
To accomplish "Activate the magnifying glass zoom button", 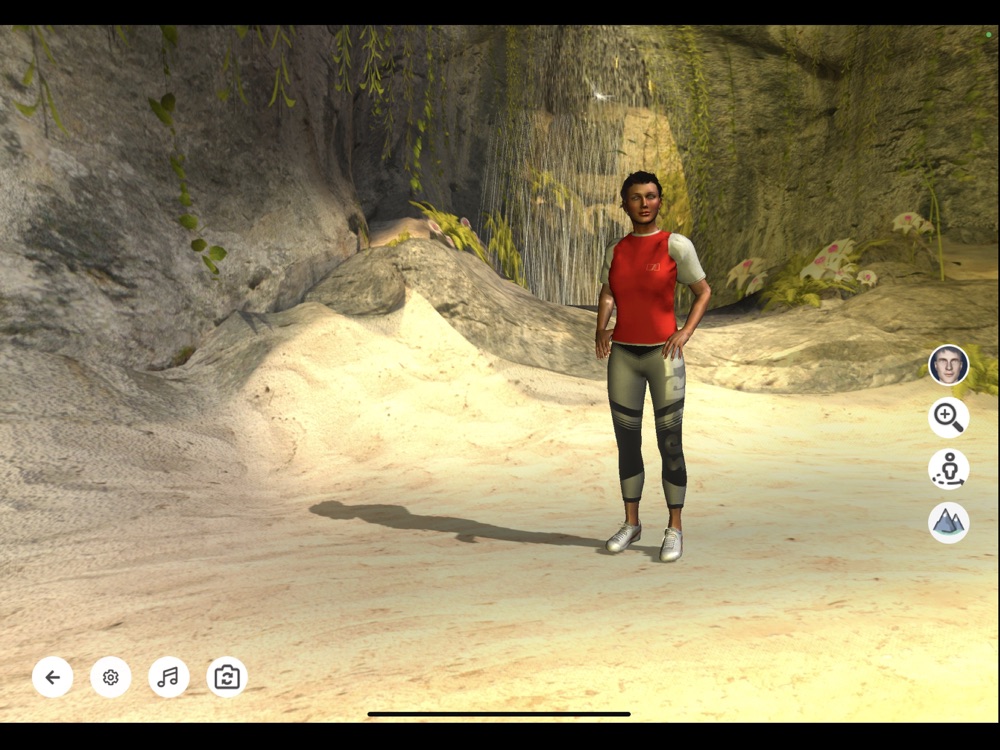I will coord(948,417).
